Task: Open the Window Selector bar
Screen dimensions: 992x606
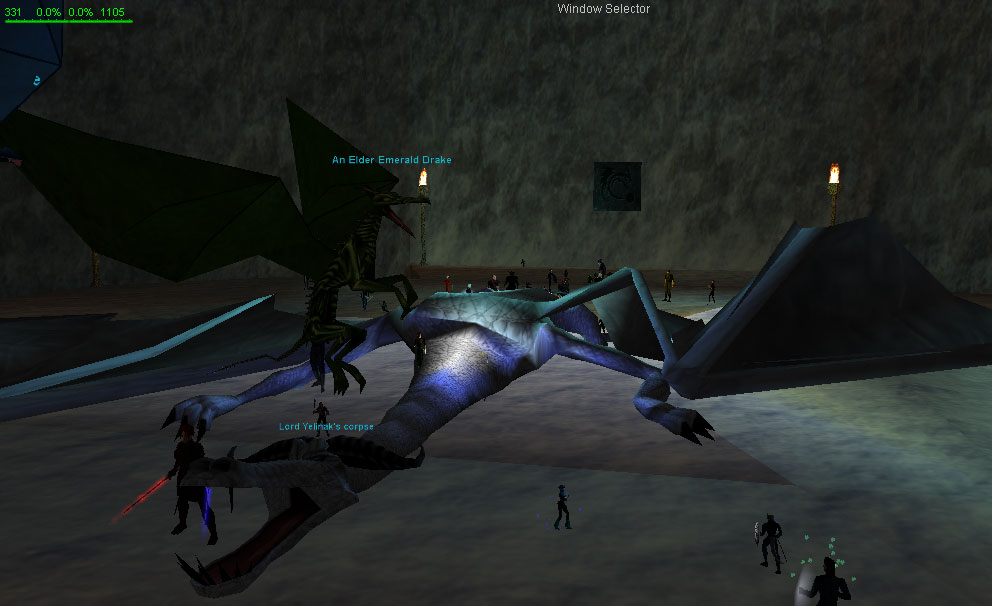Action: pyautogui.click(x=603, y=9)
